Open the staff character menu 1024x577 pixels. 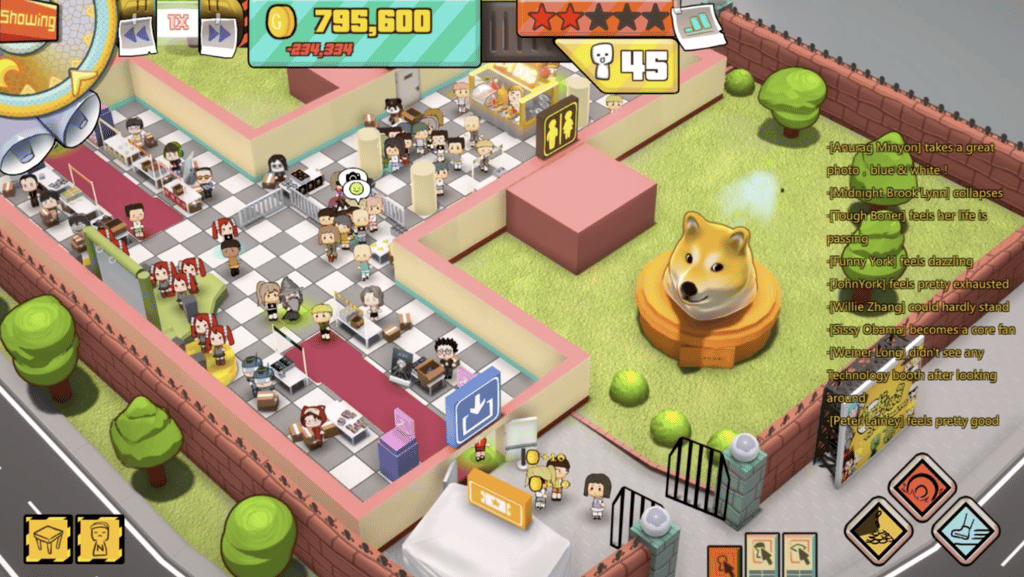coord(100,538)
